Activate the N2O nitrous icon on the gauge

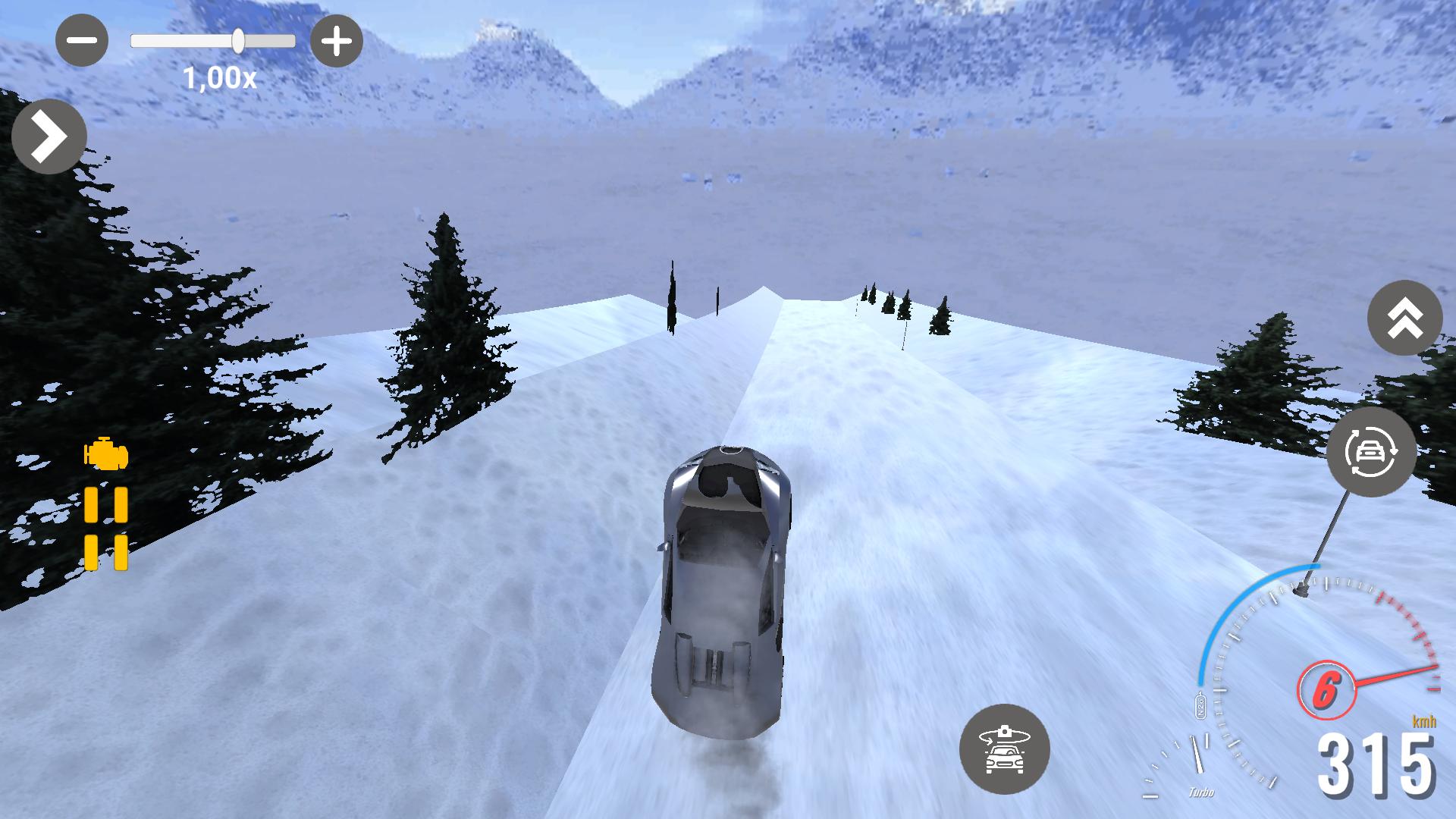(x=1200, y=705)
